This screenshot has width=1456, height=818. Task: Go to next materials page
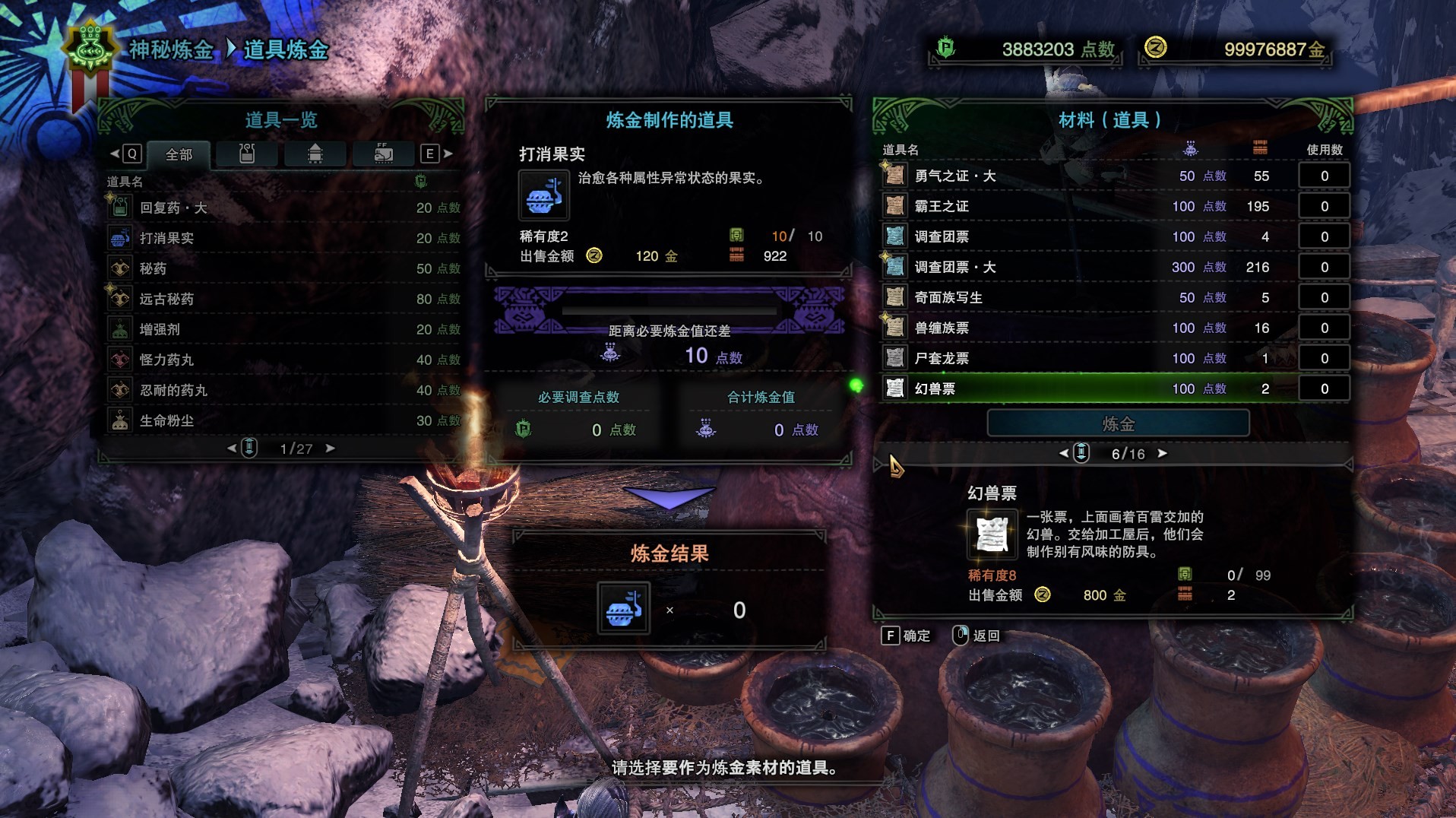(x=1162, y=453)
